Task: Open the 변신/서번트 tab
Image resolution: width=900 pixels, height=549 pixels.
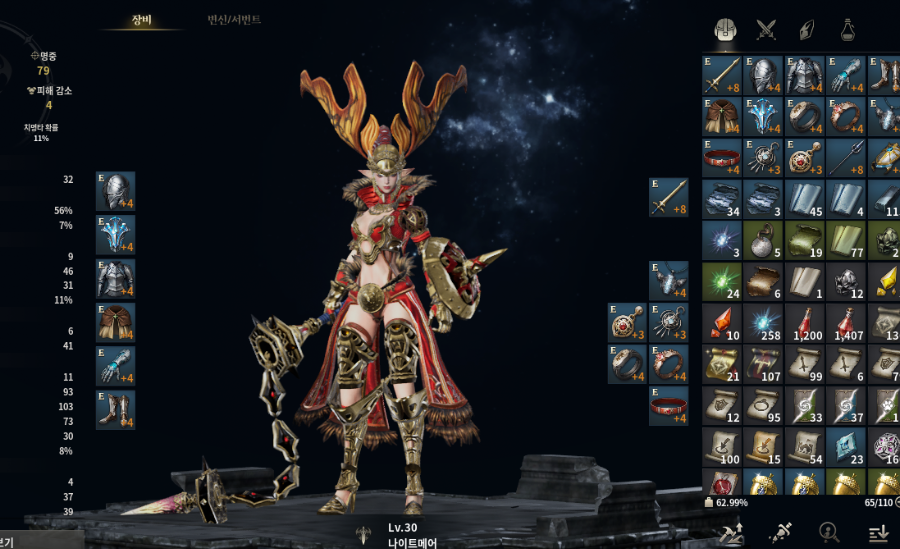Action: (234, 19)
